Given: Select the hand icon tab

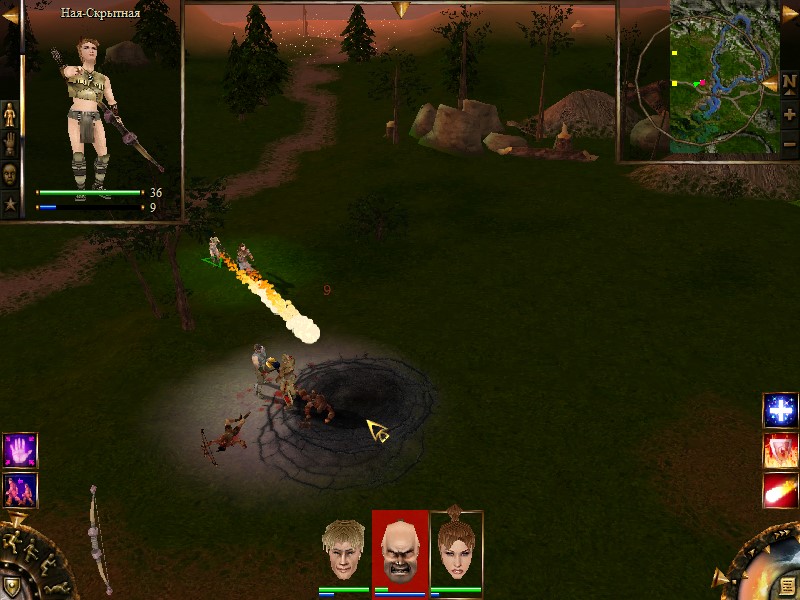Looking at the screenshot, I should coord(10,142).
